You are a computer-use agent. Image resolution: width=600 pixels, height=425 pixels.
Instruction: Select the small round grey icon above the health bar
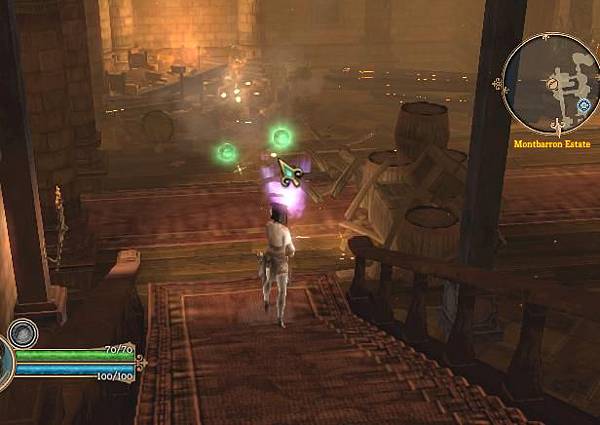pos(22,332)
